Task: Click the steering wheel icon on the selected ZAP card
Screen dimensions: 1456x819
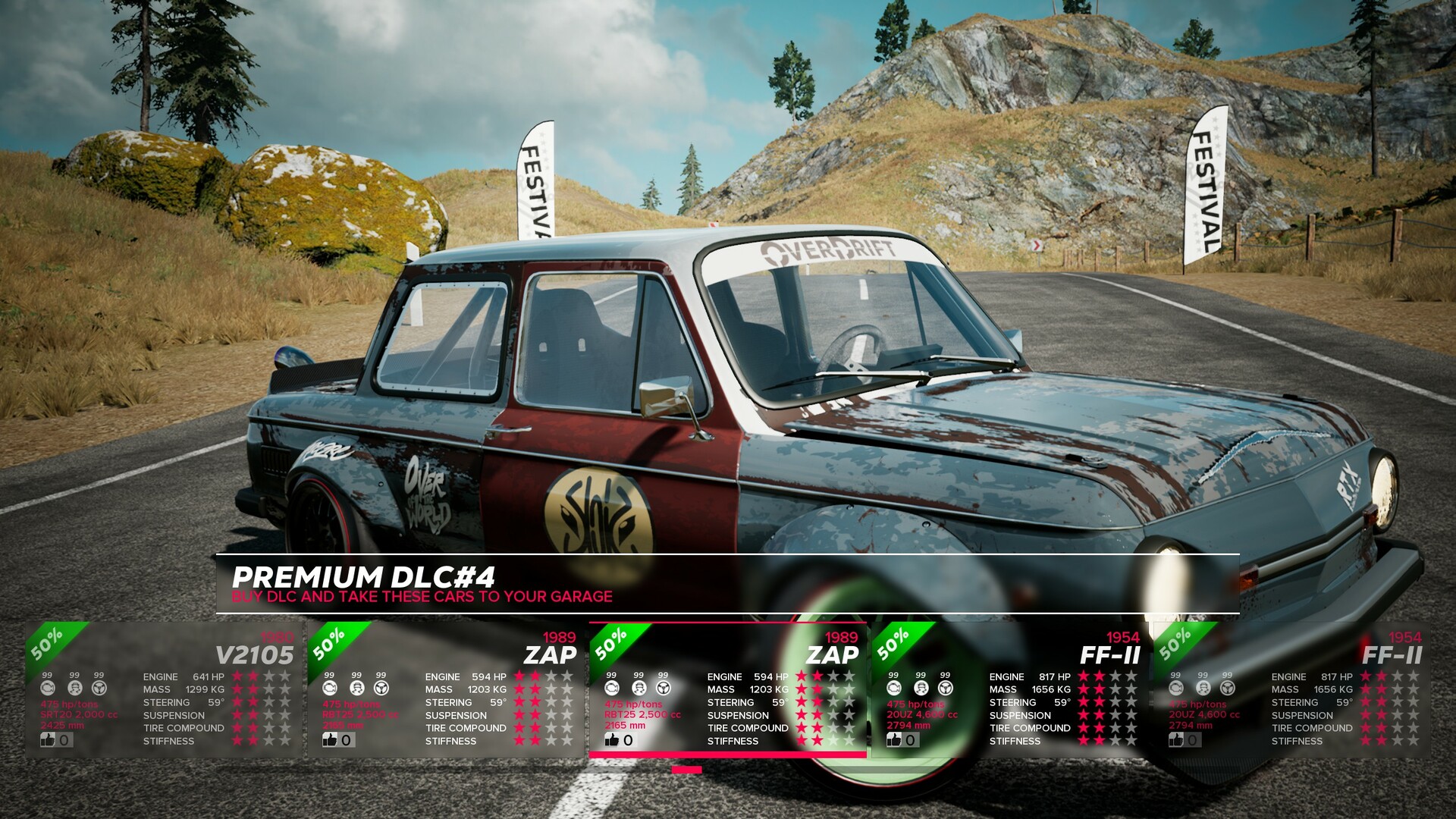Action: (663, 689)
